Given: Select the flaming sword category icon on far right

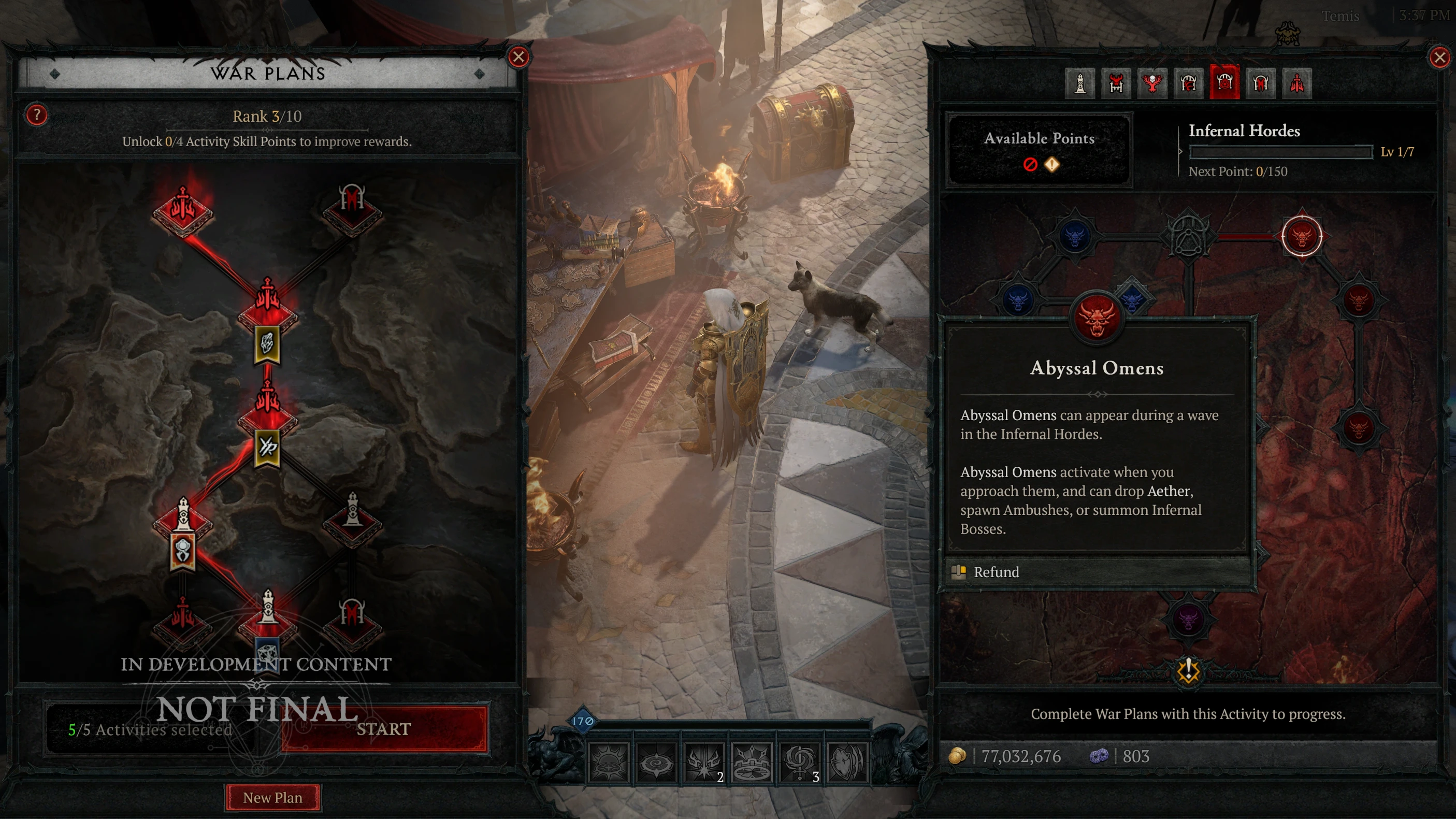Looking at the screenshot, I should (1298, 83).
